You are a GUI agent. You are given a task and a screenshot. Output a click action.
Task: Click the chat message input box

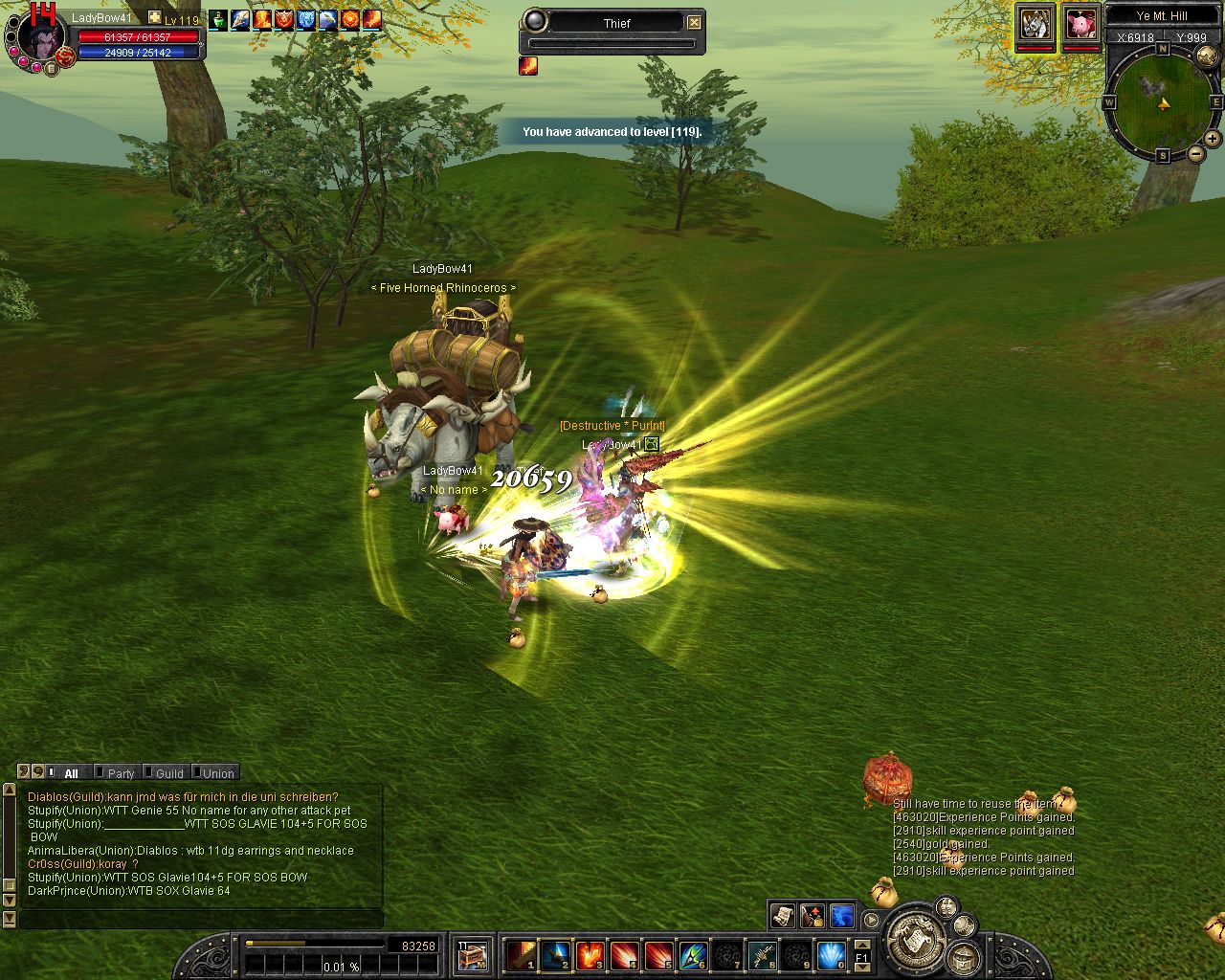pos(201,920)
